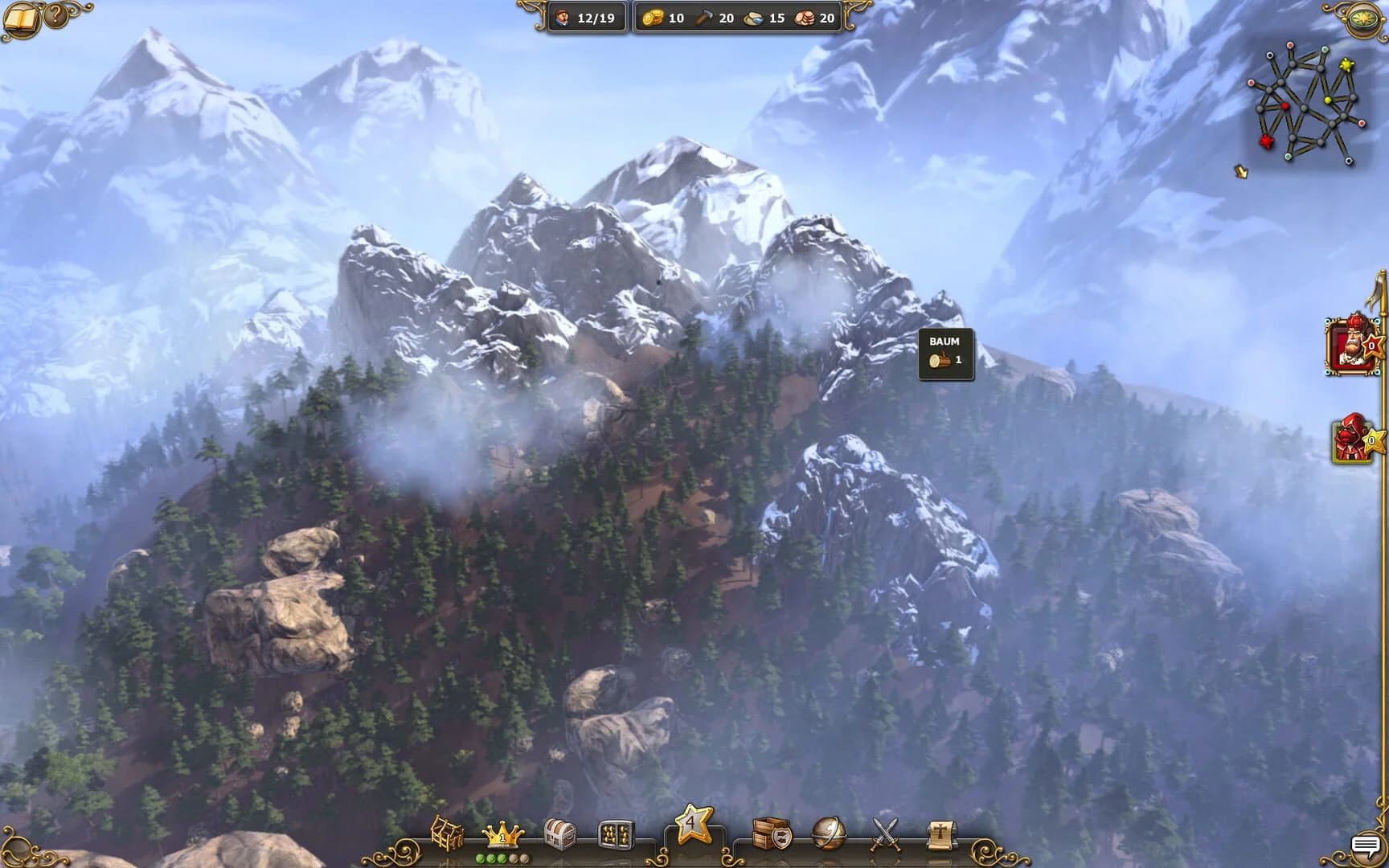Click the red star node on the minimap
This screenshot has width=1389, height=868.
[x=1268, y=140]
